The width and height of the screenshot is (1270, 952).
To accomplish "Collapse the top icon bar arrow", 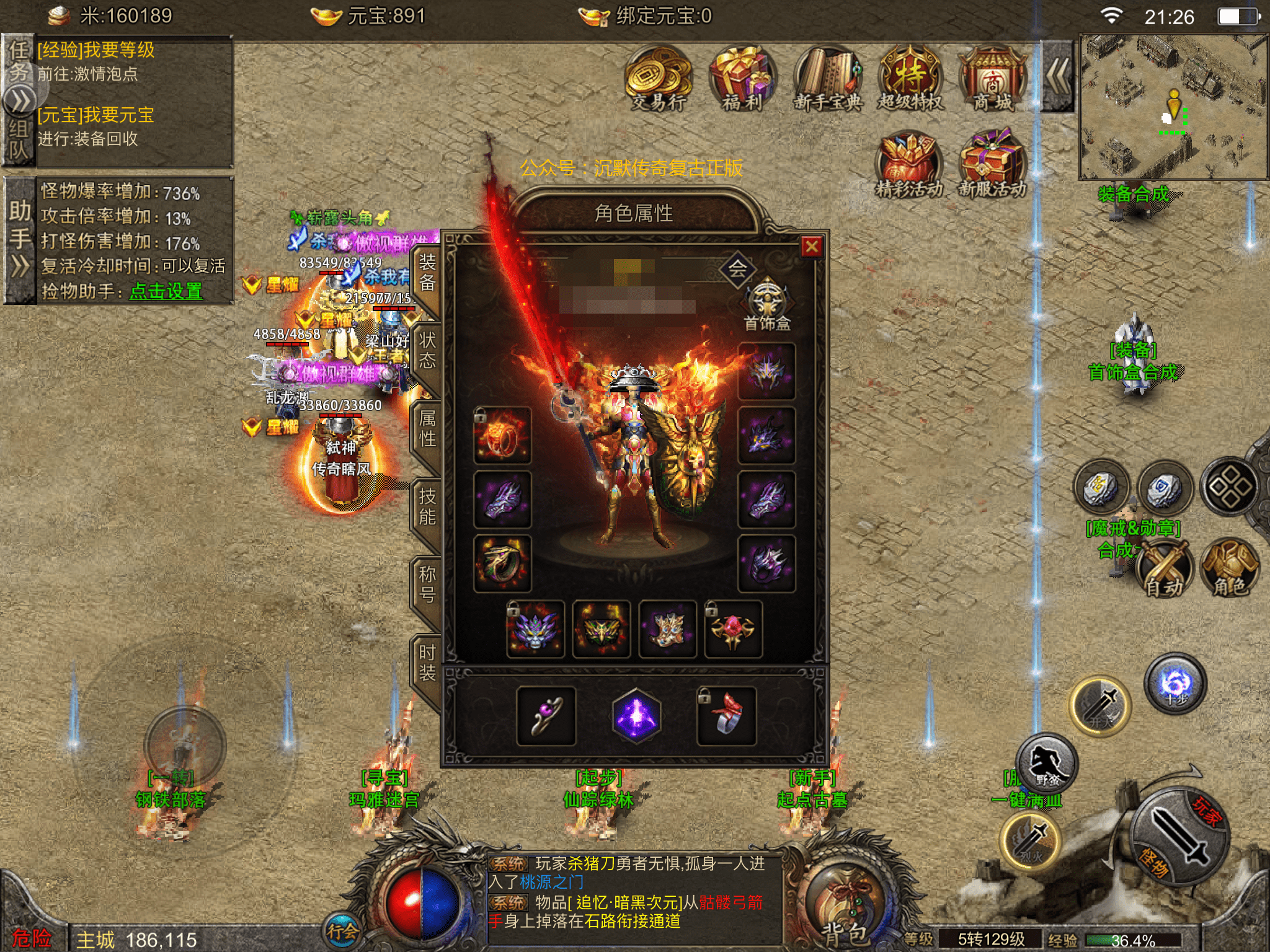I will (x=1057, y=77).
